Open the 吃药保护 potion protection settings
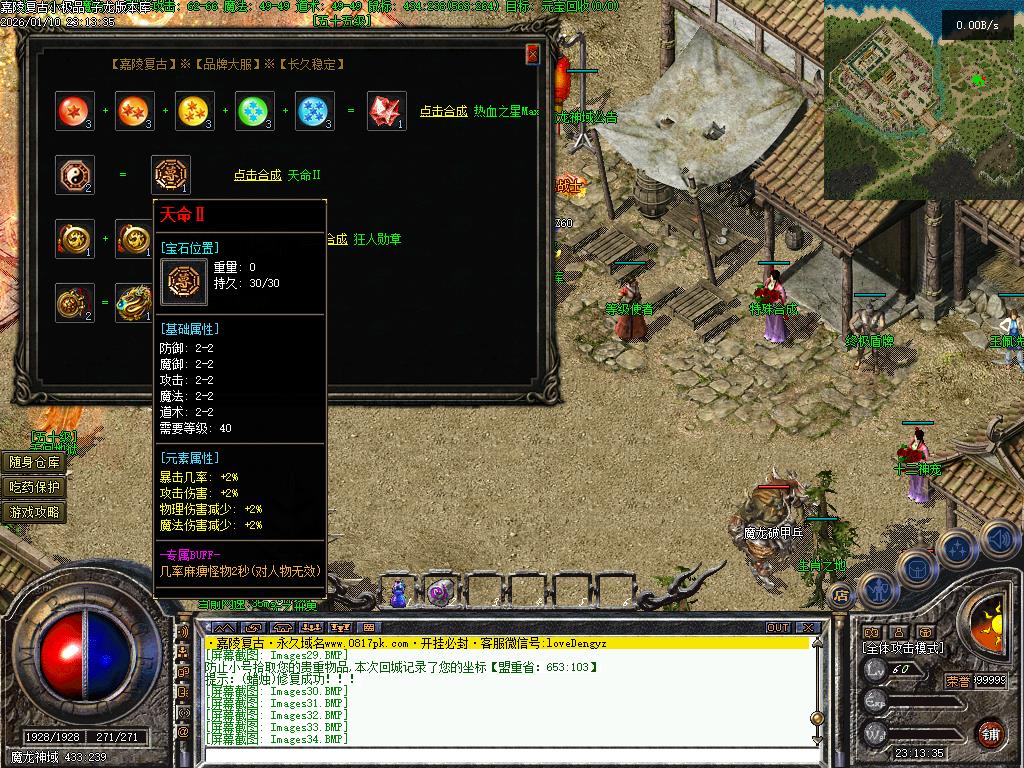The image size is (1024, 768). [35, 487]
